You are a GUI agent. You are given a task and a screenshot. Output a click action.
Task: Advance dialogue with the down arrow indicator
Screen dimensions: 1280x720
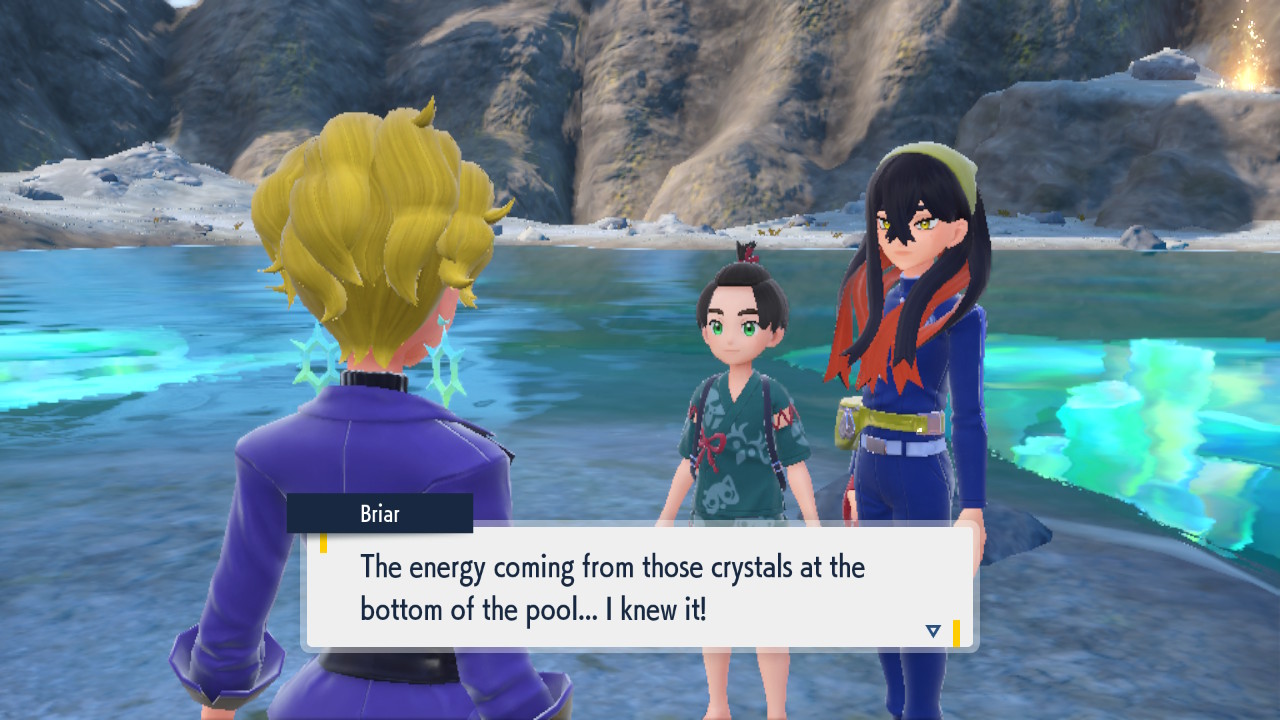pos(933,631)
